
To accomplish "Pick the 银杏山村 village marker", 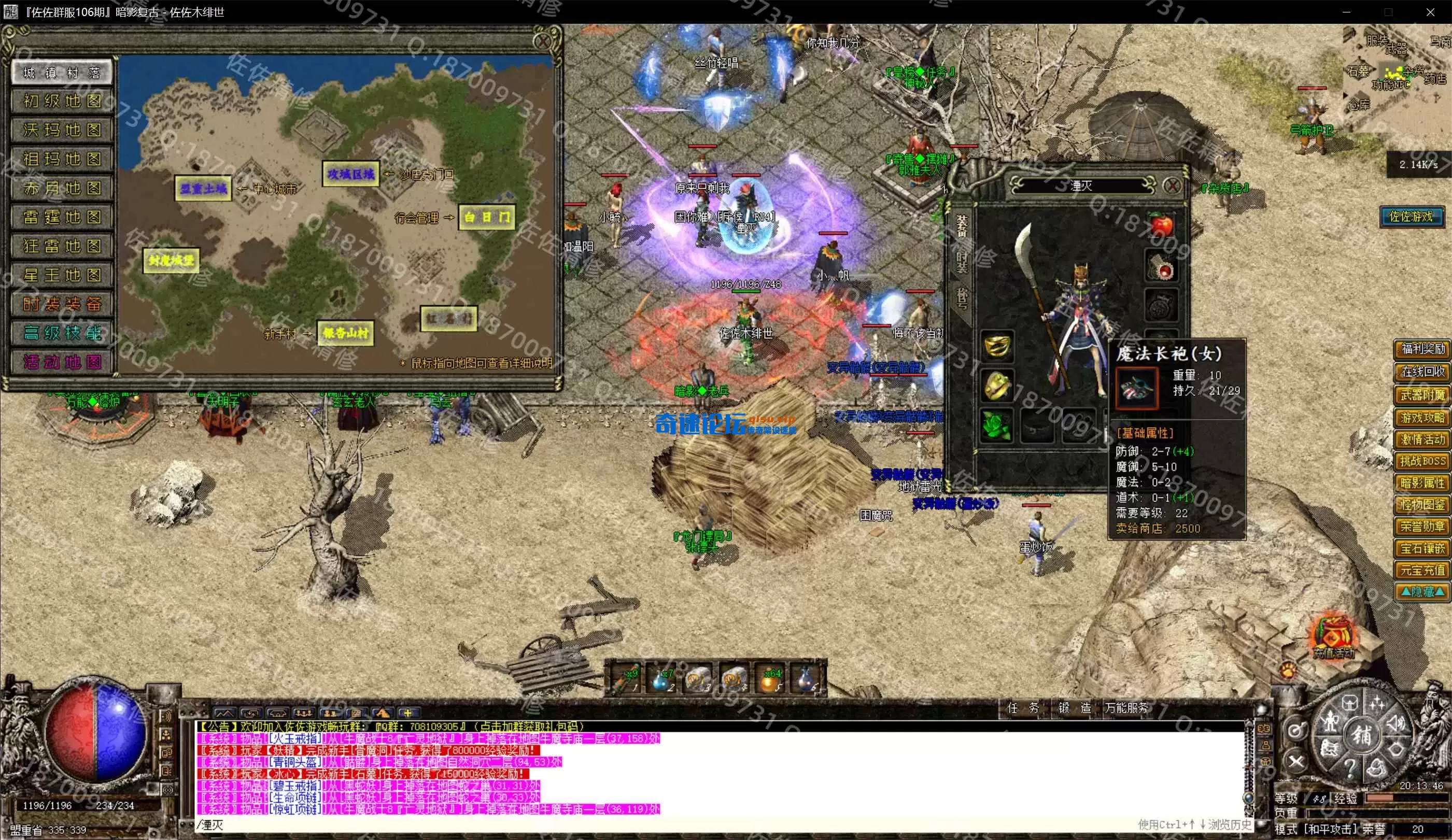I will tap(345, 333).
